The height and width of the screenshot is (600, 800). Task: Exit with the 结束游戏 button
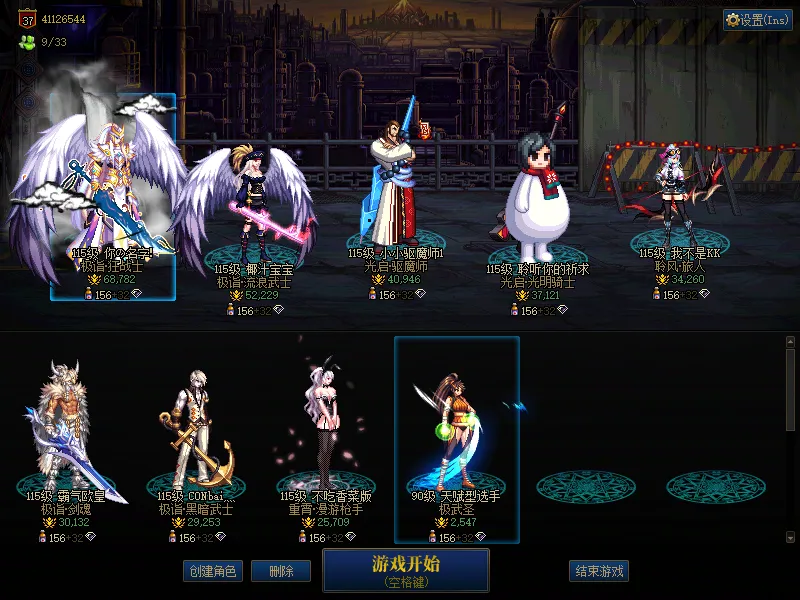pos(598,571)
